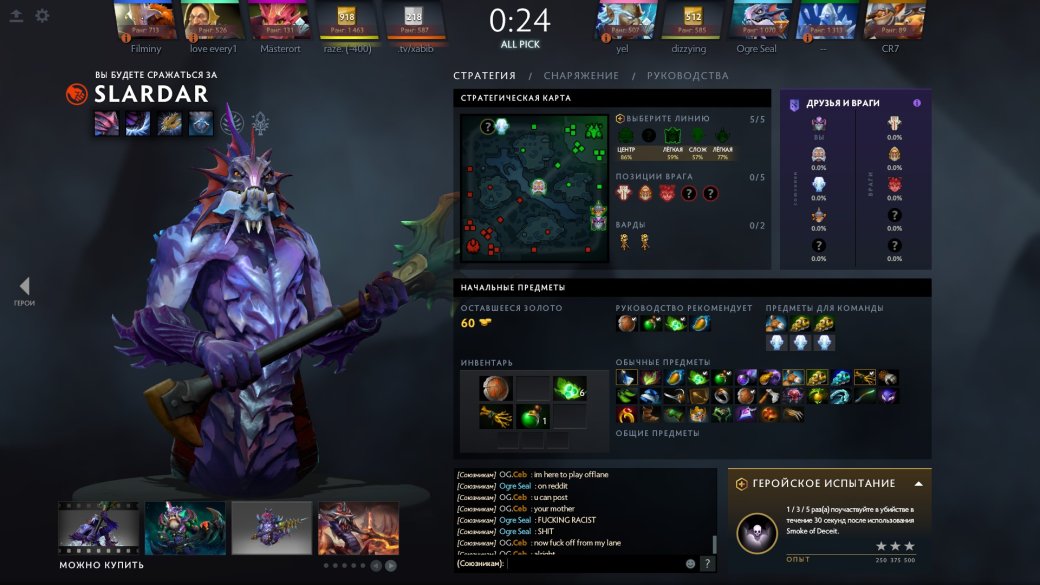This screenshot has height=585, width=1040.
Task: Select the Stout Shield inventory slot
Action: [495, 389]
